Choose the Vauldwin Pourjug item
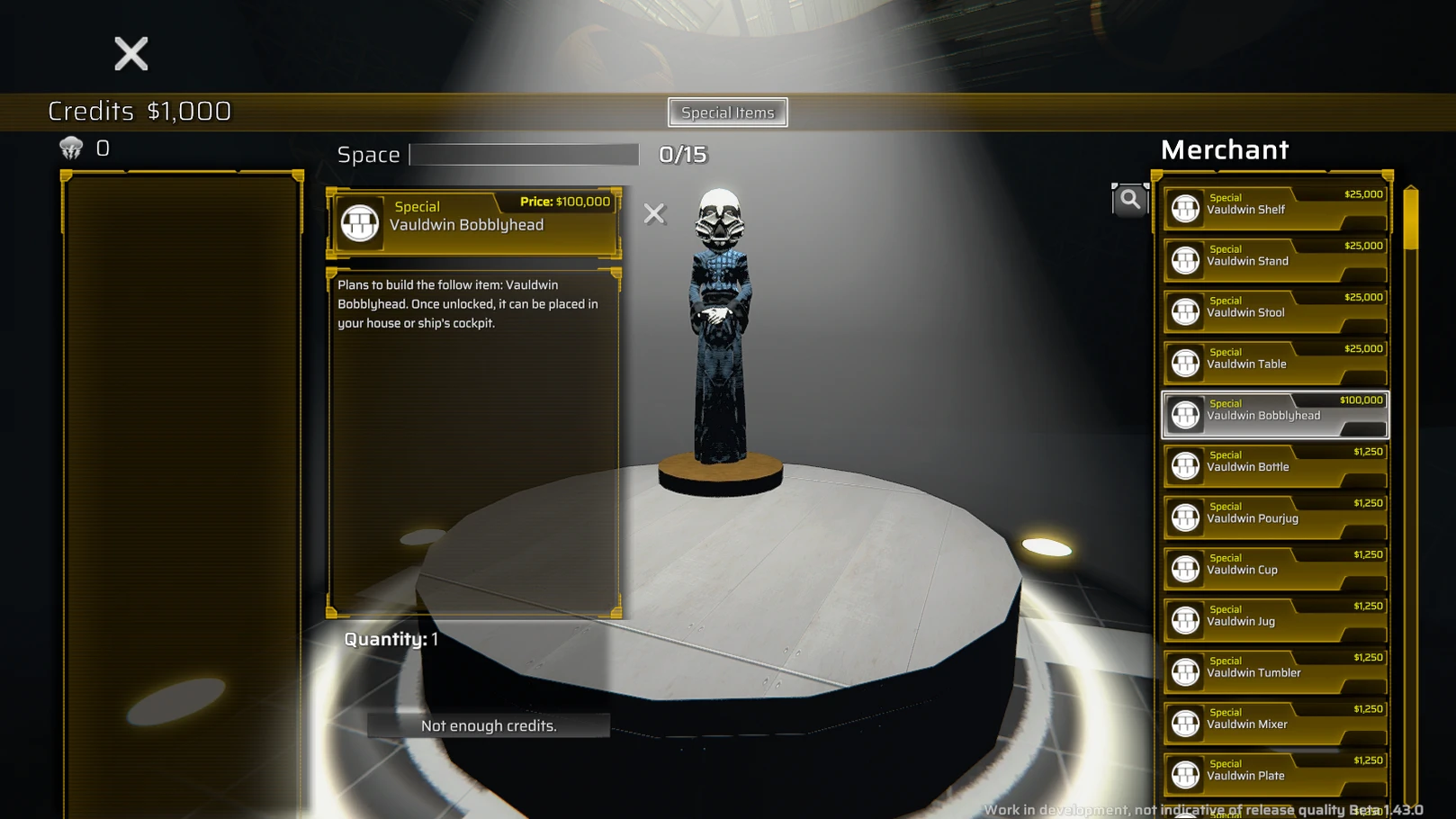Screen dimensions: 1456x819 point(1274,517)
